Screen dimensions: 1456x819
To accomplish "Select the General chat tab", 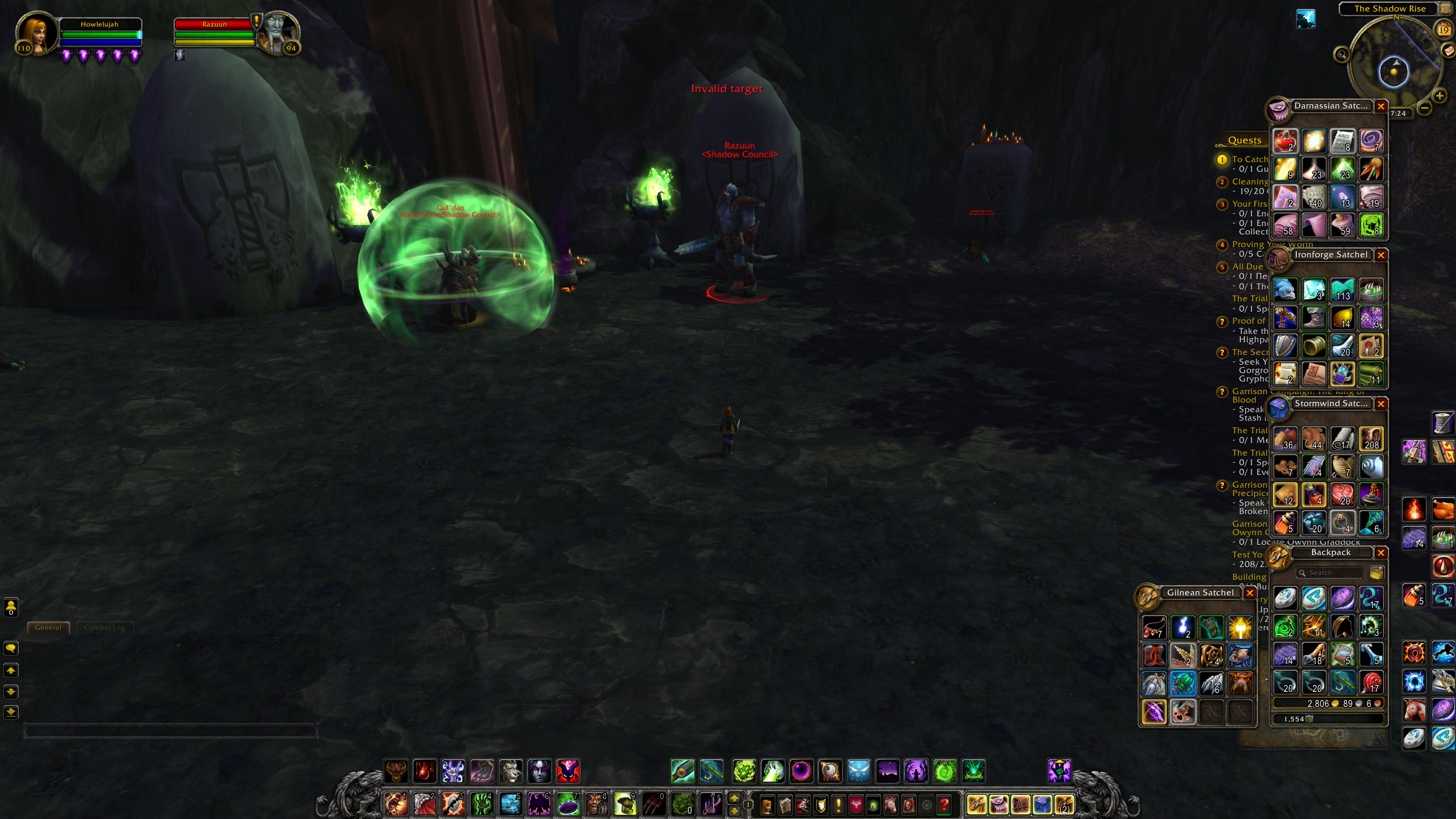I will [x=48, y=628].
